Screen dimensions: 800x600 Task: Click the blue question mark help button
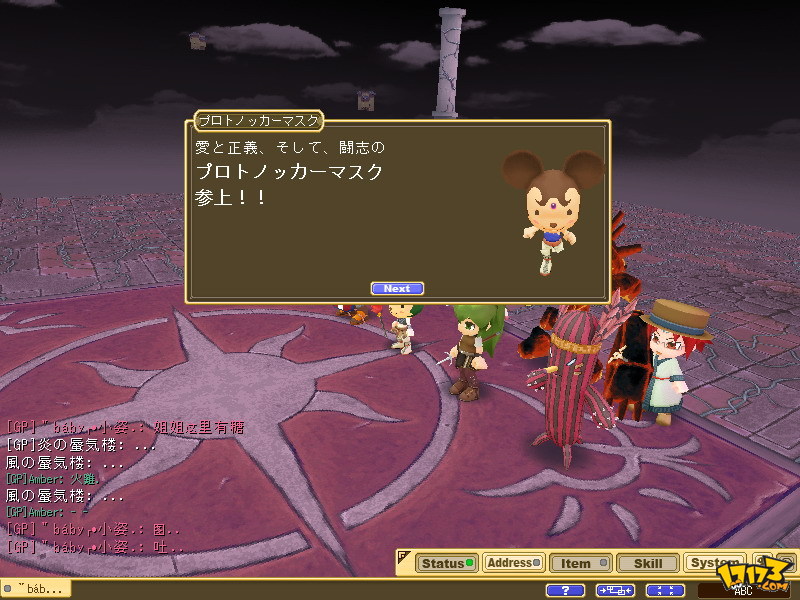pyautogui.click(x=566, y=591)
